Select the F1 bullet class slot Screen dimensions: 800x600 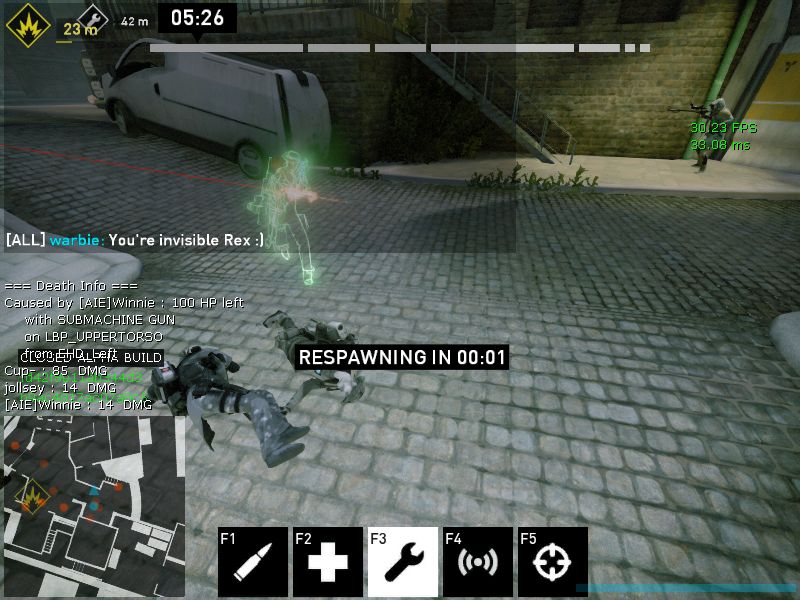[253, 561]
